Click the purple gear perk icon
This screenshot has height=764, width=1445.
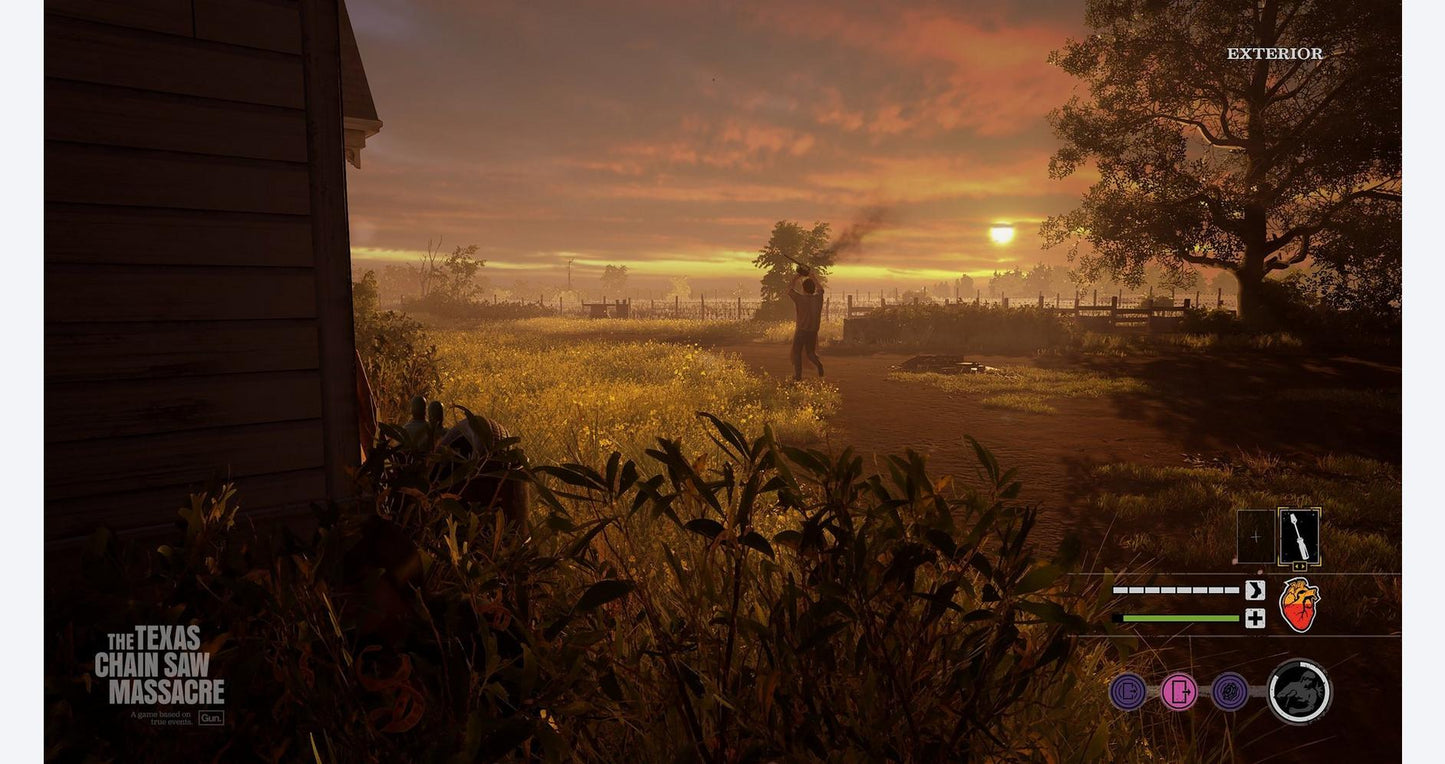pos(1230,691)
